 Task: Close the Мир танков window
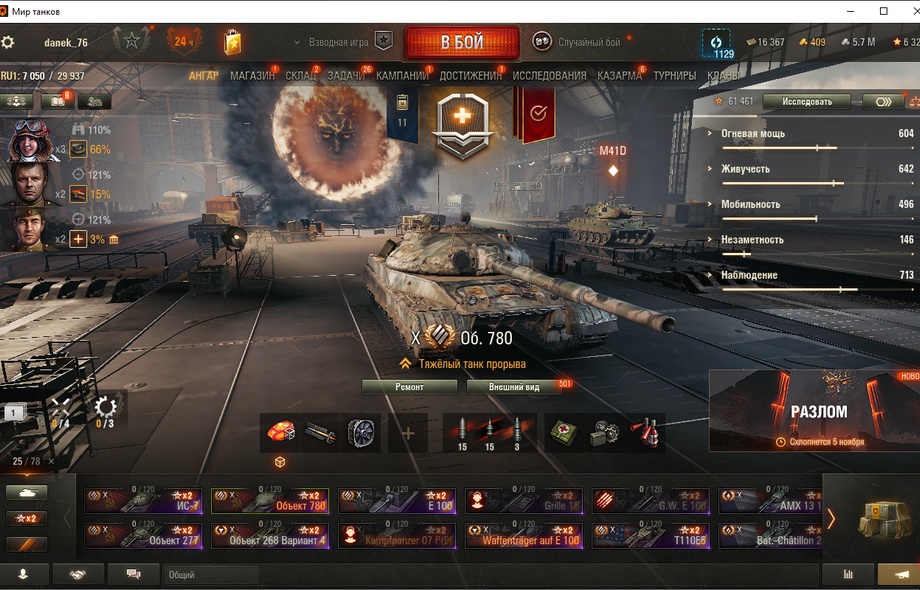coord(906,11)
